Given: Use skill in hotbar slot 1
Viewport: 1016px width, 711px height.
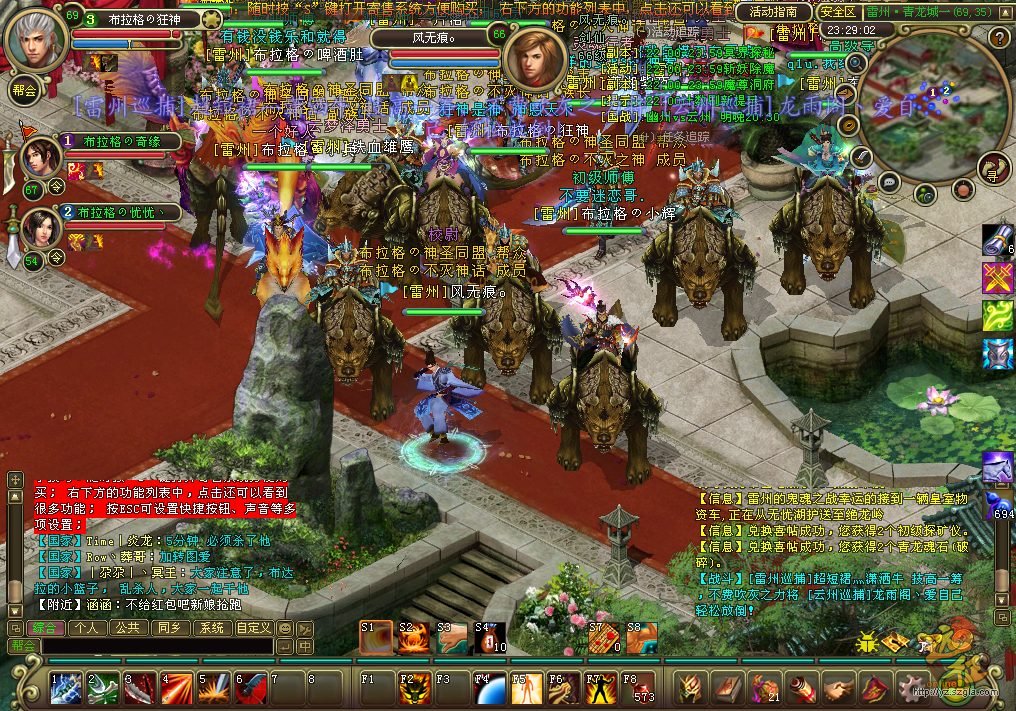Looking at the screenshot, I should point(66,688).
